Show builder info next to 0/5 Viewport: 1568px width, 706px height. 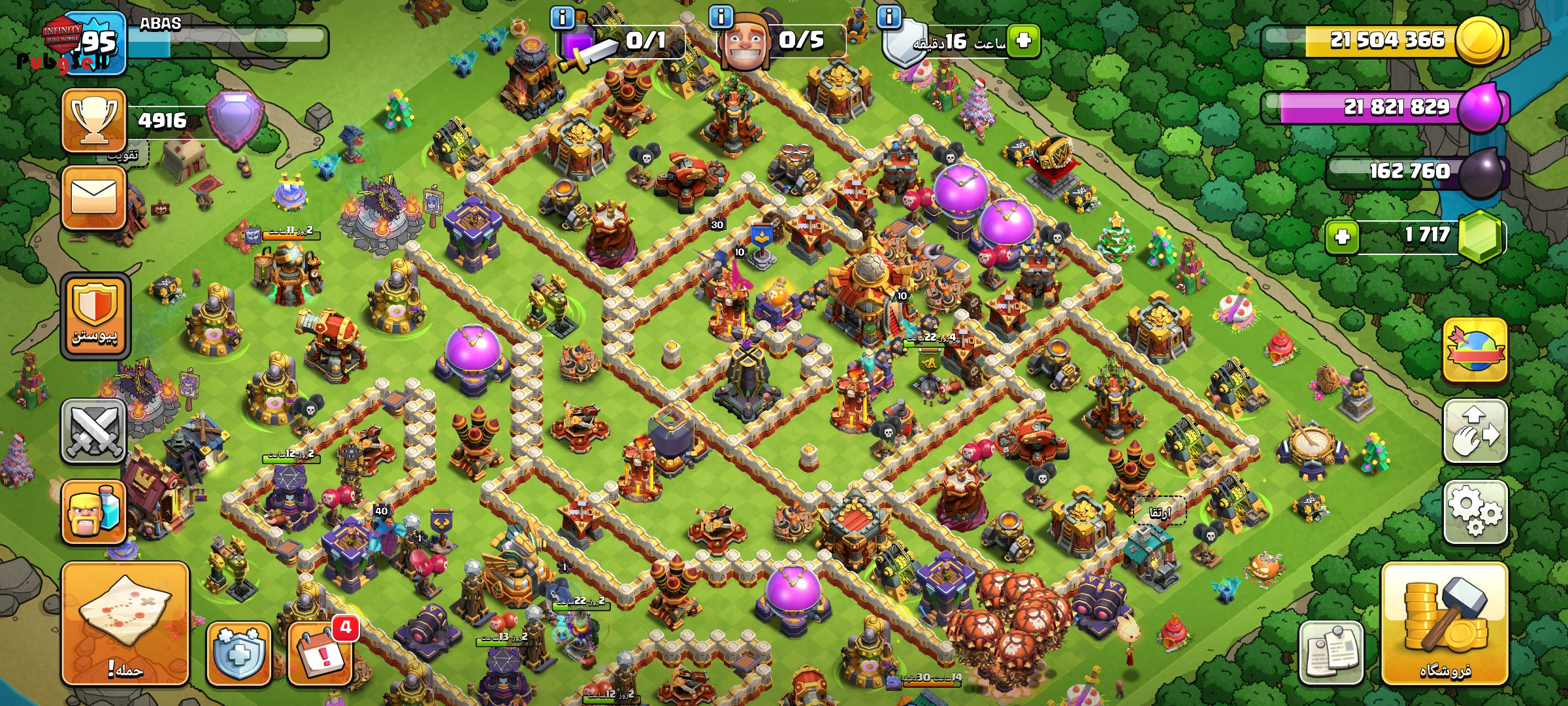point(721,17)
